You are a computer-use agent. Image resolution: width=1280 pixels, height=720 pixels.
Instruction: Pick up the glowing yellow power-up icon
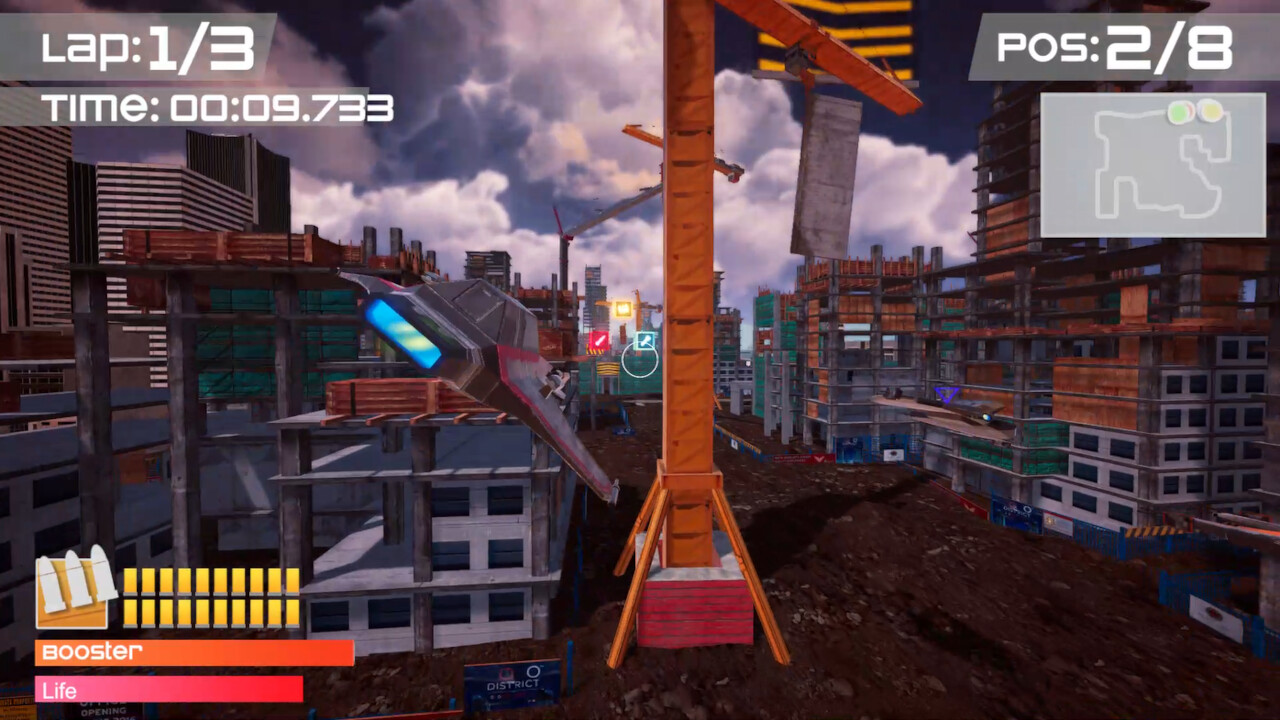click(x=623, y=308)
